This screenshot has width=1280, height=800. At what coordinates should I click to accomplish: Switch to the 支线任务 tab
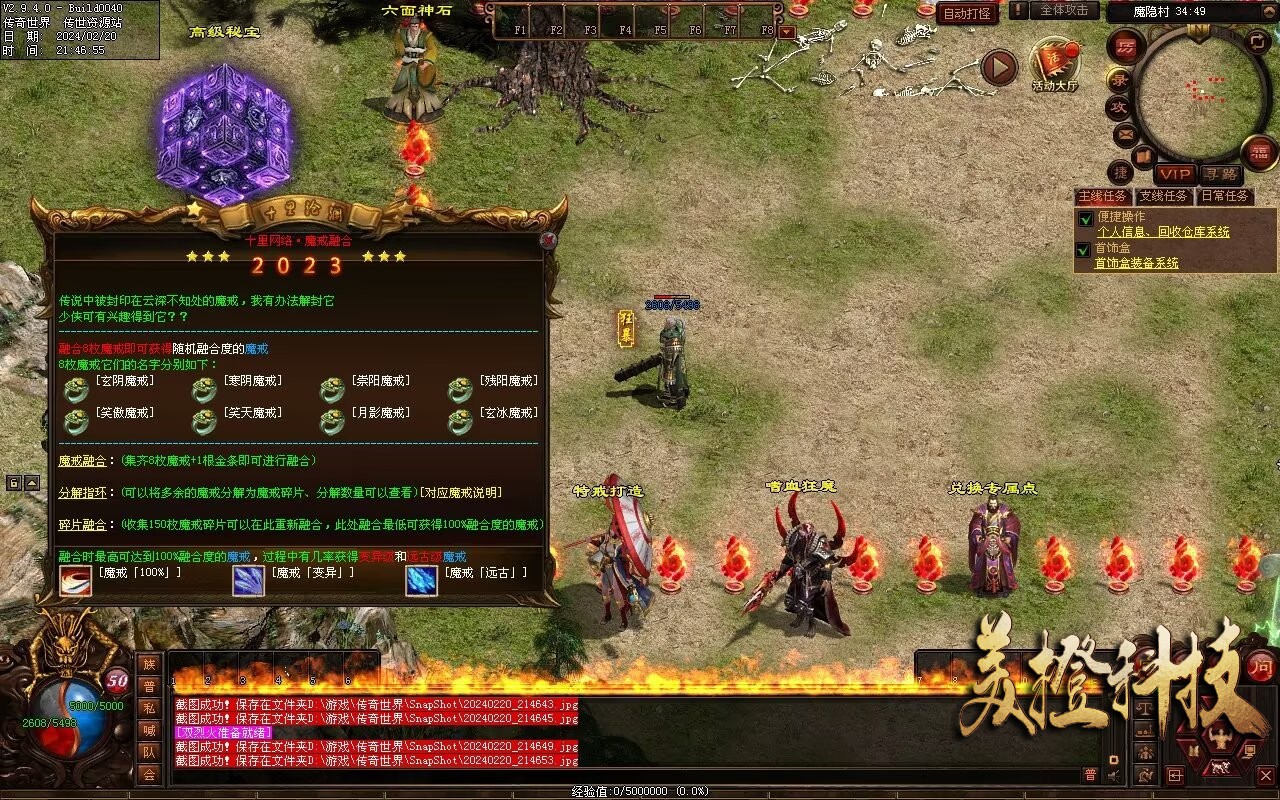pos(1164,196)
